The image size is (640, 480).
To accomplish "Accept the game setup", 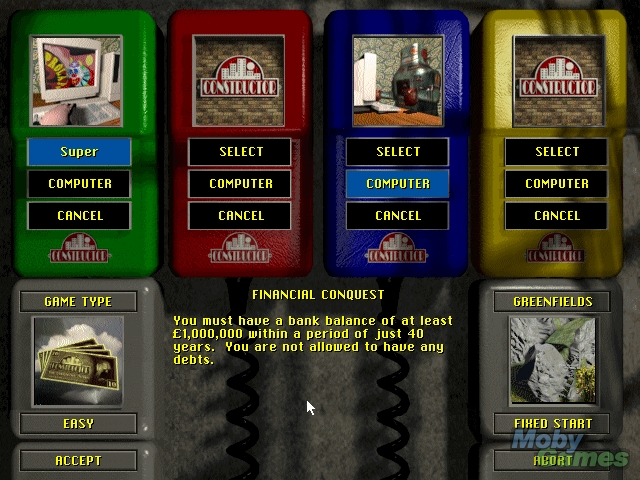I will click(x=78, y=461).
